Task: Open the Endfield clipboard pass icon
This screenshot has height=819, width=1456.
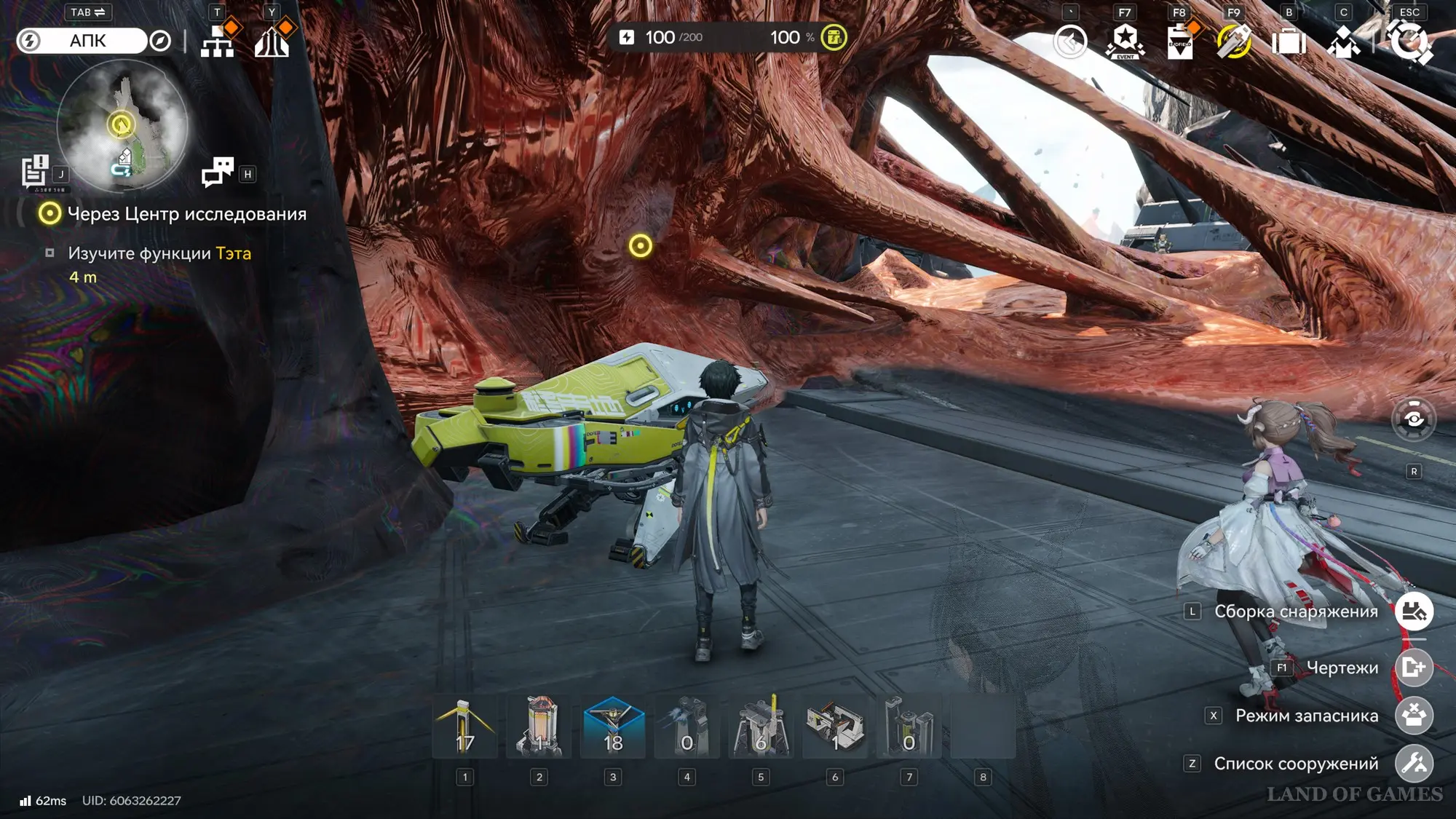Action: [x=1179, y=41]
